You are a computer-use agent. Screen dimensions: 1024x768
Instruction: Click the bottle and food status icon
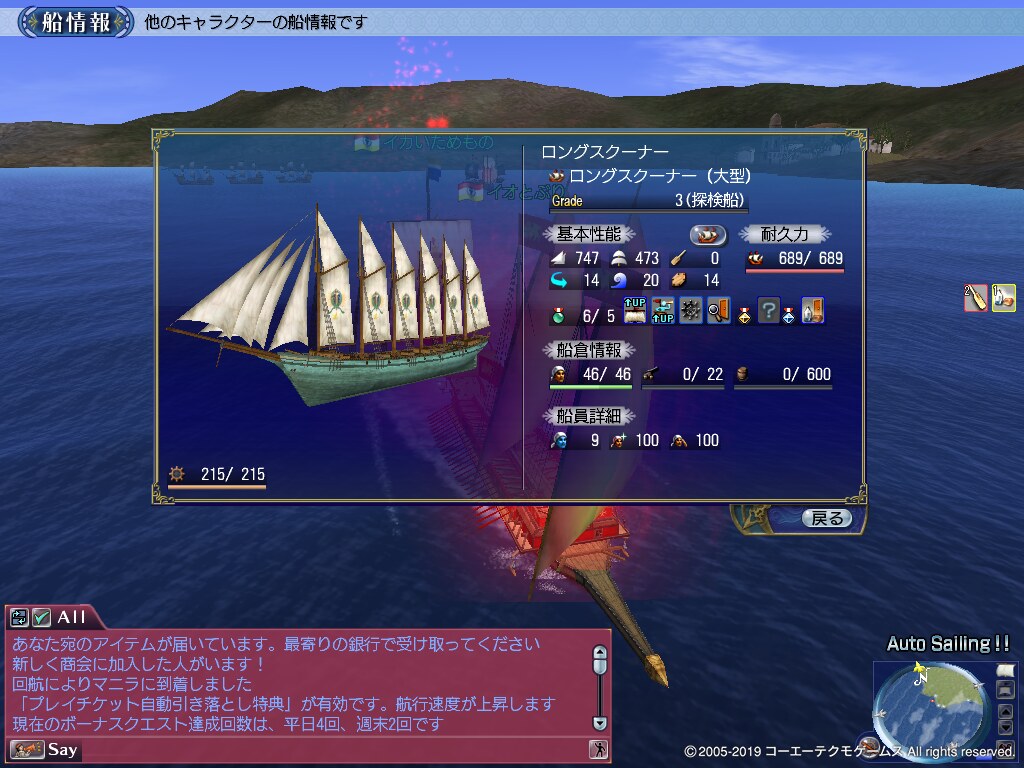pos(1003,298)
